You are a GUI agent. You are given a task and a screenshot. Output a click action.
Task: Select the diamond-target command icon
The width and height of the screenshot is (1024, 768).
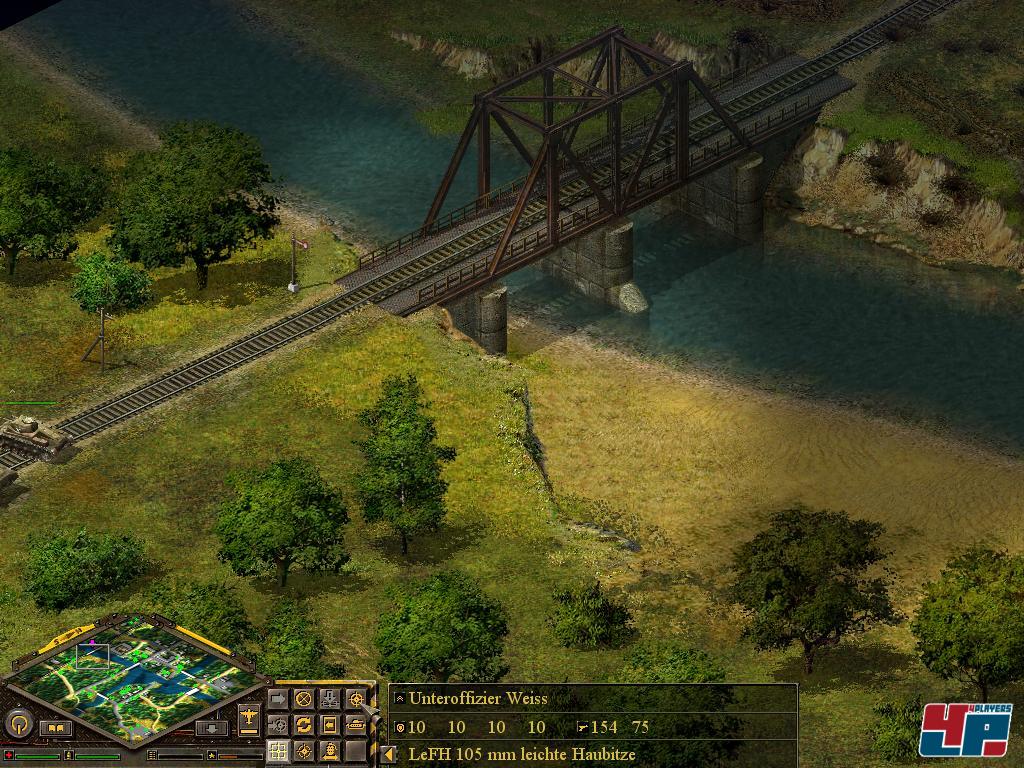(x=303, y=750)
